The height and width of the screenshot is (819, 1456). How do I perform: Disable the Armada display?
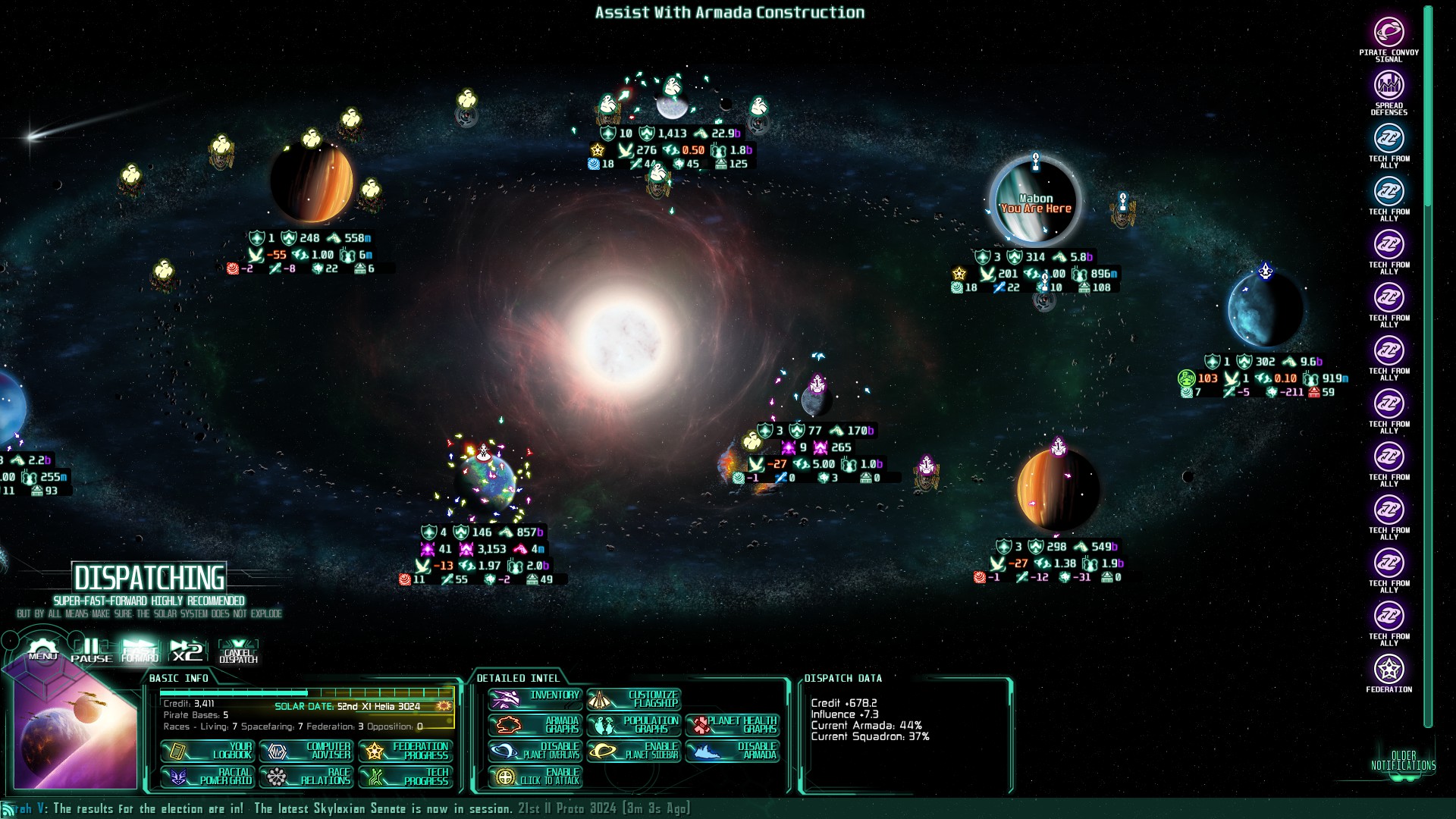click(x=734, y=751)
